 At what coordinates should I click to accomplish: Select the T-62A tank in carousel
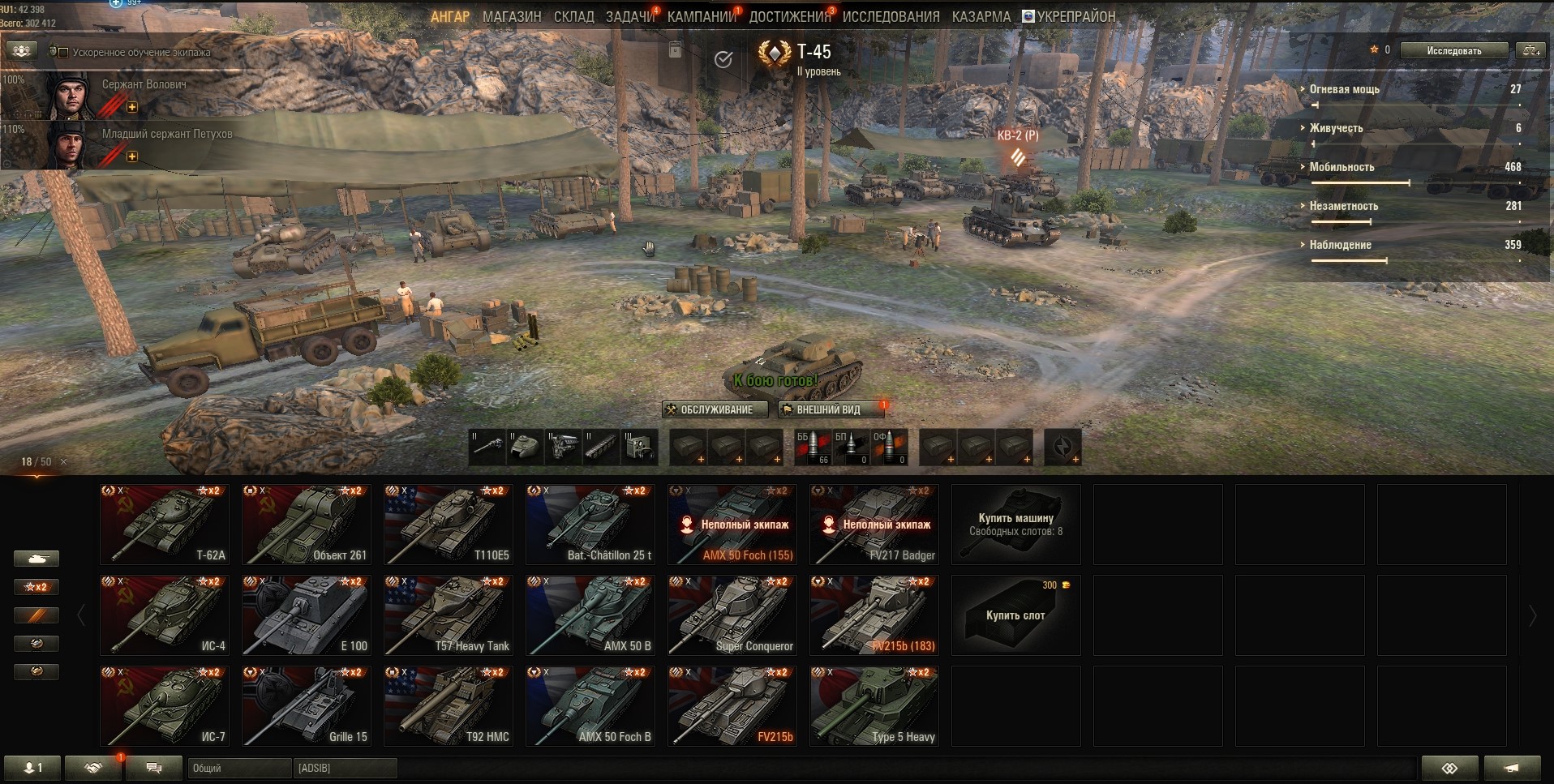[x=165, y=524]
